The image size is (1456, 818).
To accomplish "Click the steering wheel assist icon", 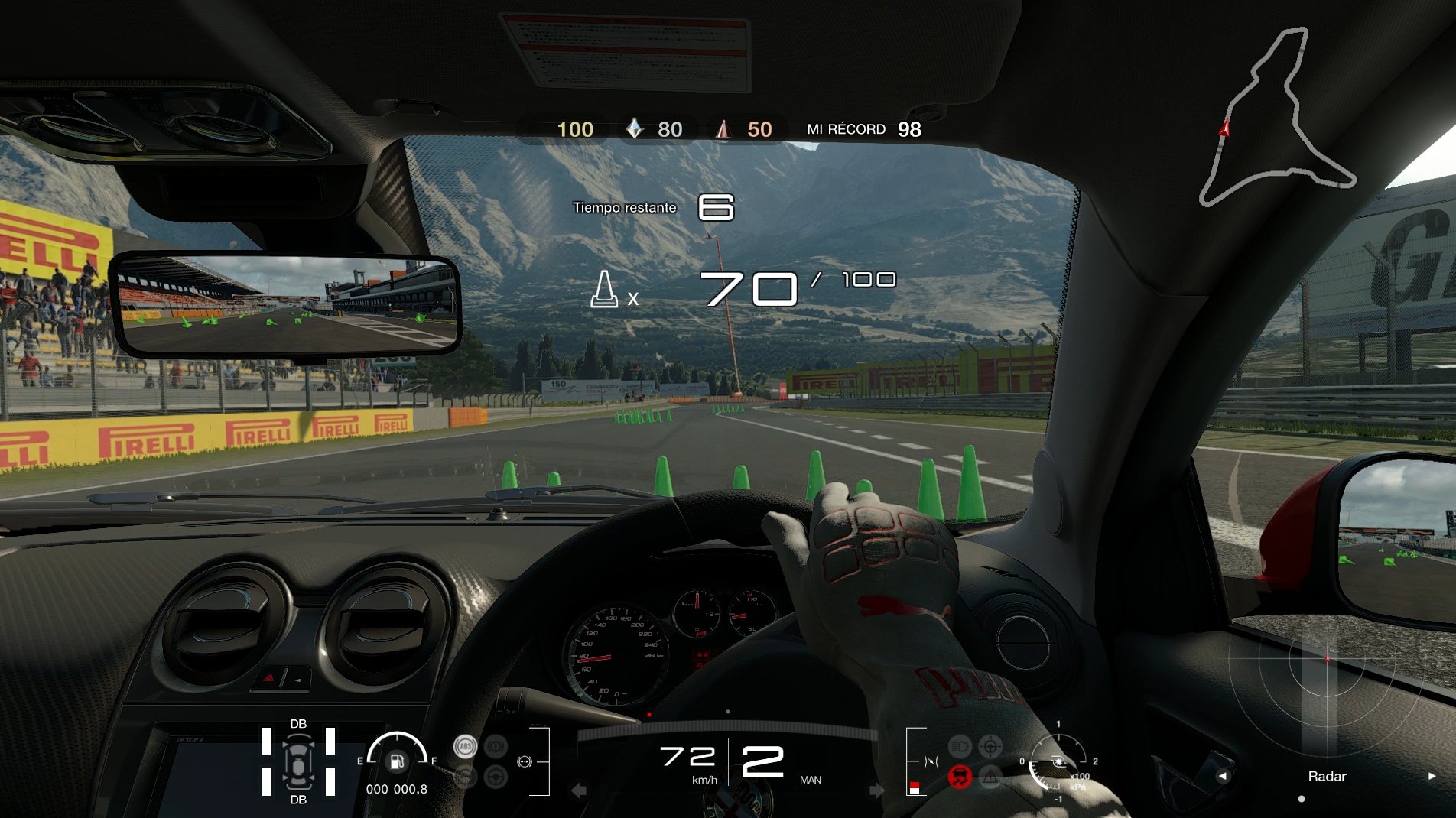I will 495,777.
